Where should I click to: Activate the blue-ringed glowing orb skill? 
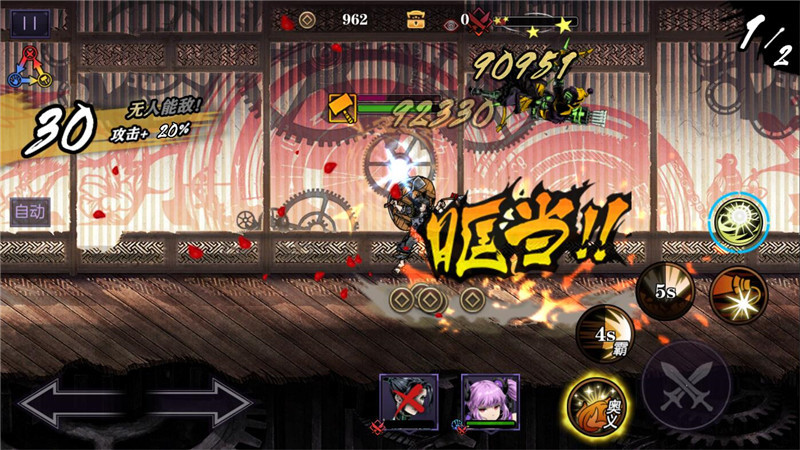[739, 221]
